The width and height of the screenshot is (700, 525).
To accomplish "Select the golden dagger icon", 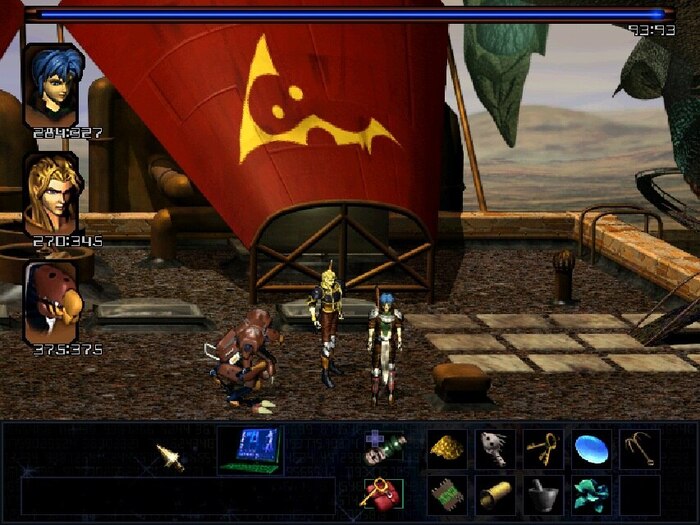I will [170, 457].
